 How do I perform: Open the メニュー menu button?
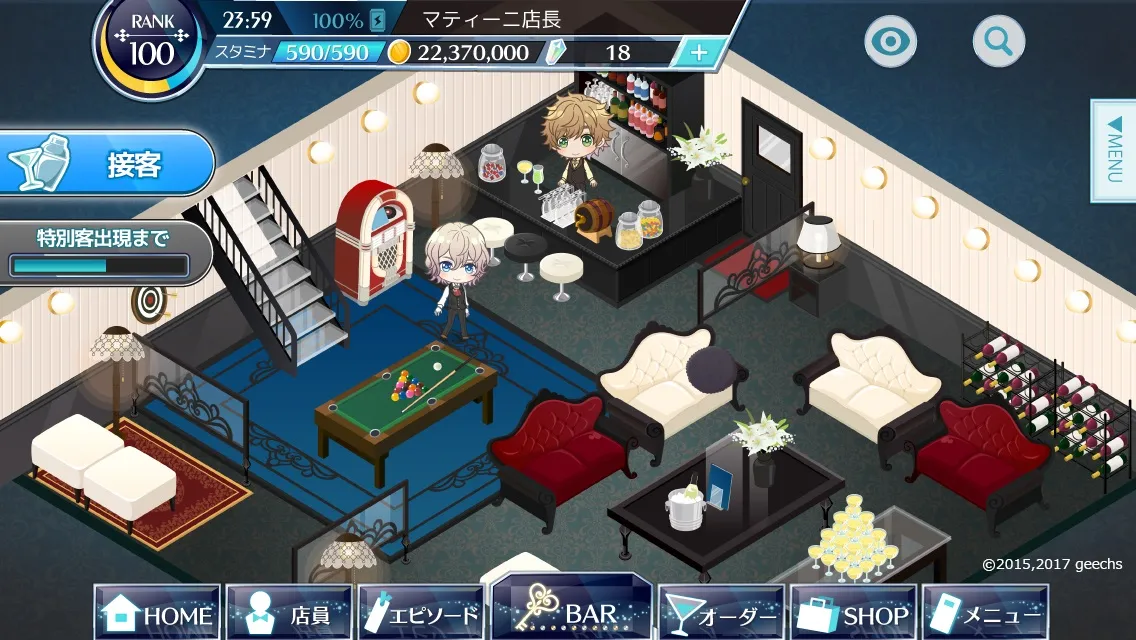click(x=985, y=613)
